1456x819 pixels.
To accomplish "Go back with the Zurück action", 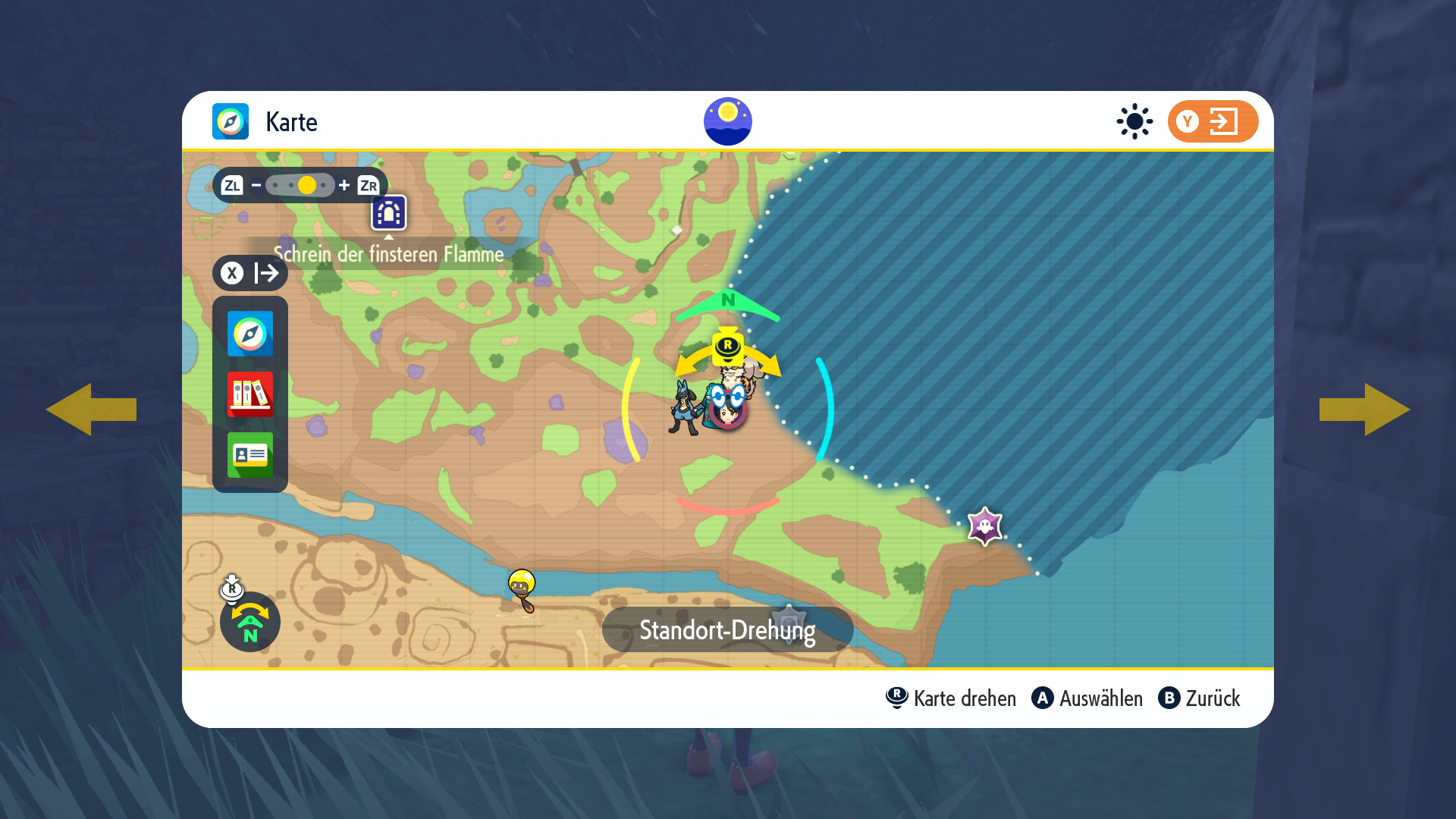I will click(x=1199, y=698).
